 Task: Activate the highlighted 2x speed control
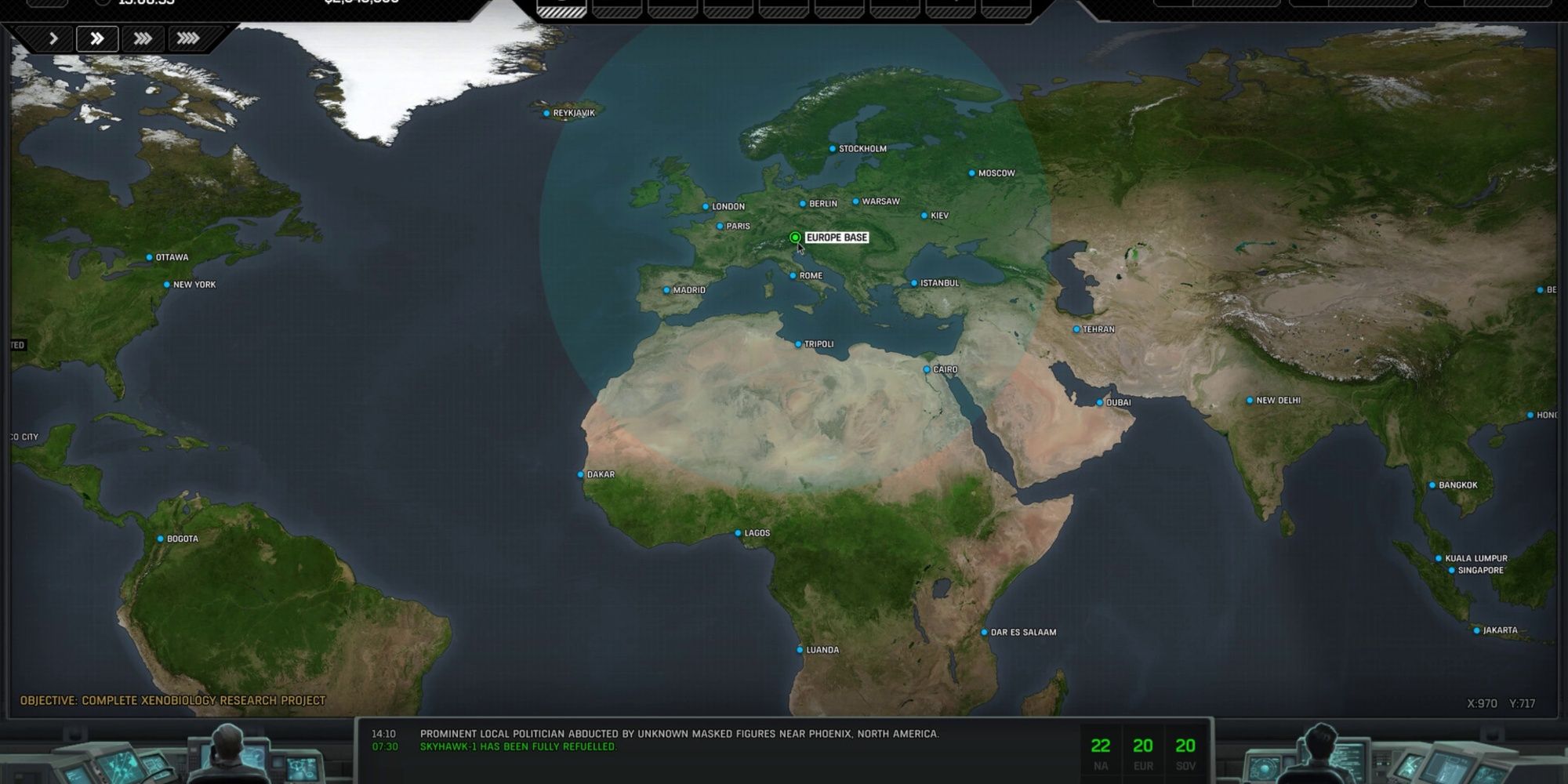click(97, 37)
